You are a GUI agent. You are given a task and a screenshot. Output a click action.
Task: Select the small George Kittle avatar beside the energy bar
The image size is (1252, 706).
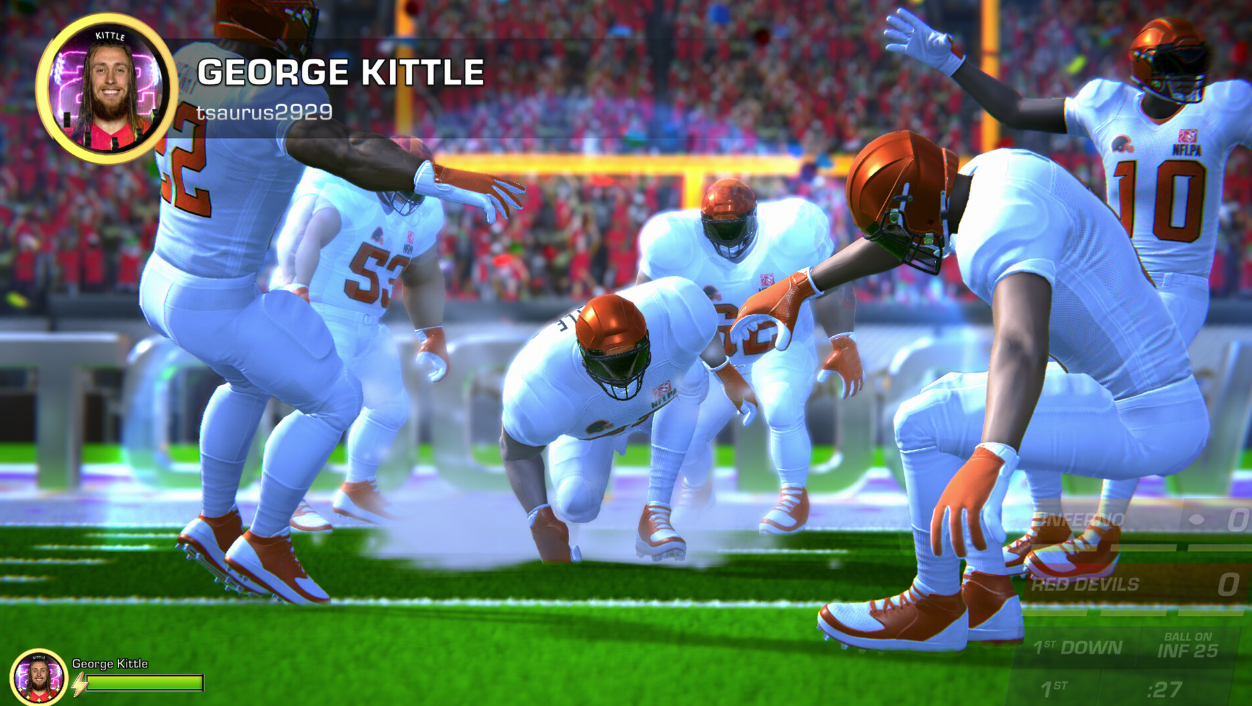point(39,678)
